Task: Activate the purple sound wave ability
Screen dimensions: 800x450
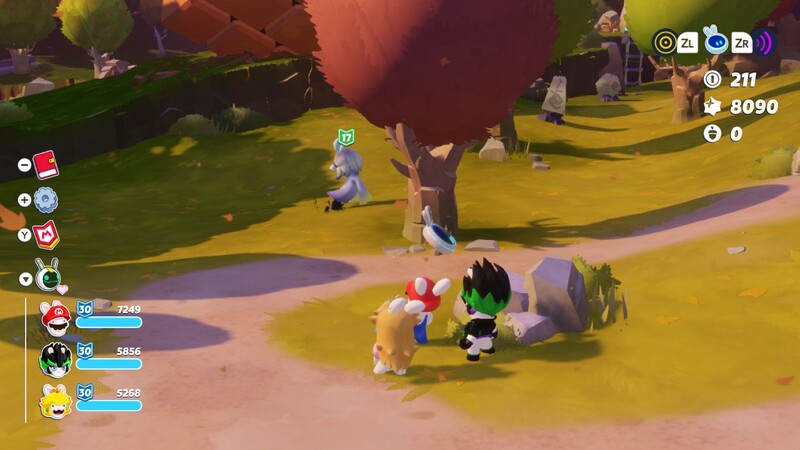Action: [x=764, y=42]
